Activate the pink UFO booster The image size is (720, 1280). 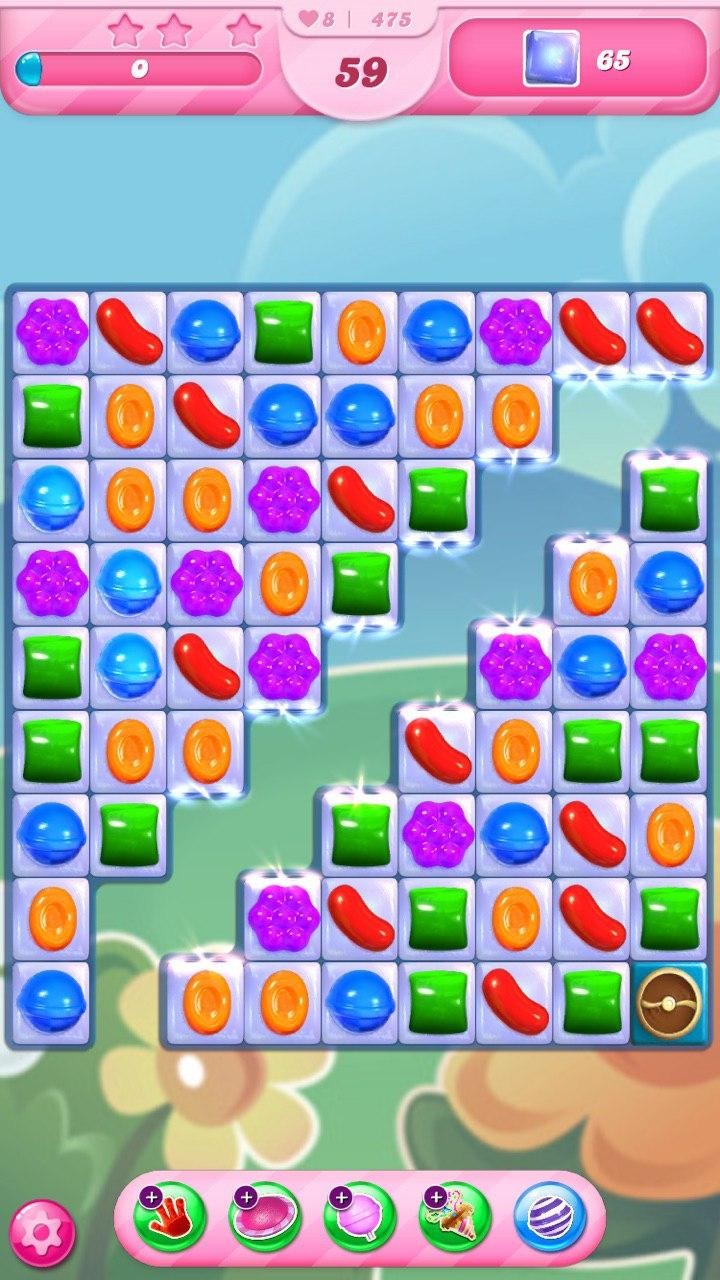click(x=264, y=1217)
